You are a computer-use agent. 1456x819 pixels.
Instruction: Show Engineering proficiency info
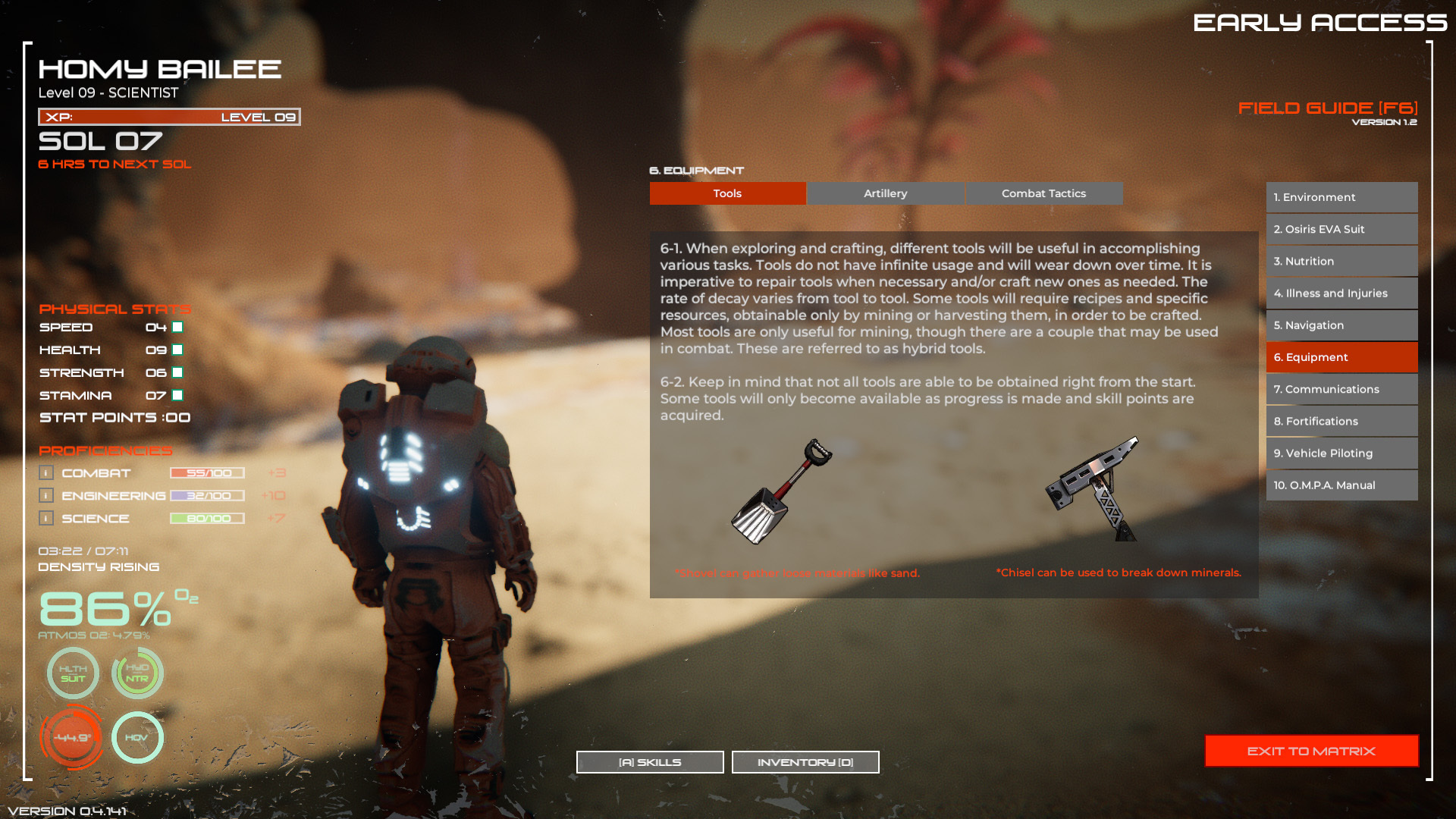[x=46, y=496]
